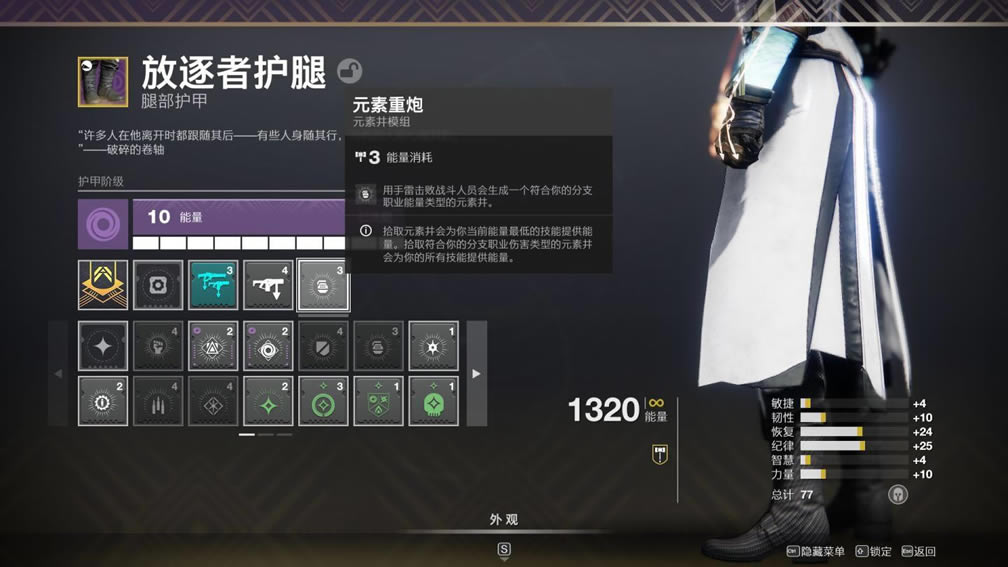Click the highlighted 元素重炮 mod socket

[323, 285]
